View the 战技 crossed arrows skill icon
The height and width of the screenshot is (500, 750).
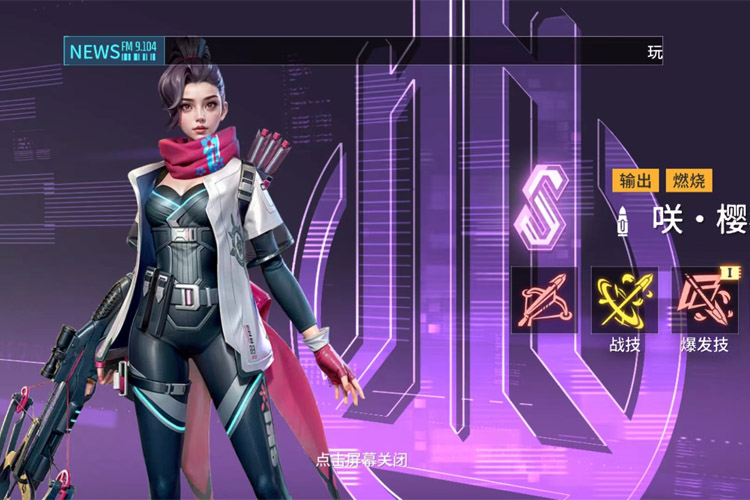[x=624, y=300]
